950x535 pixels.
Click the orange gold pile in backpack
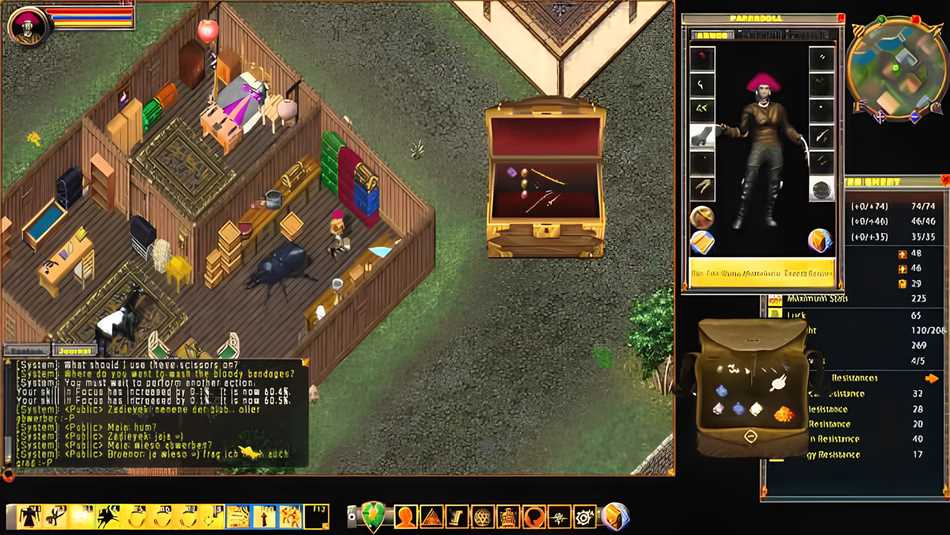(783, 412)
